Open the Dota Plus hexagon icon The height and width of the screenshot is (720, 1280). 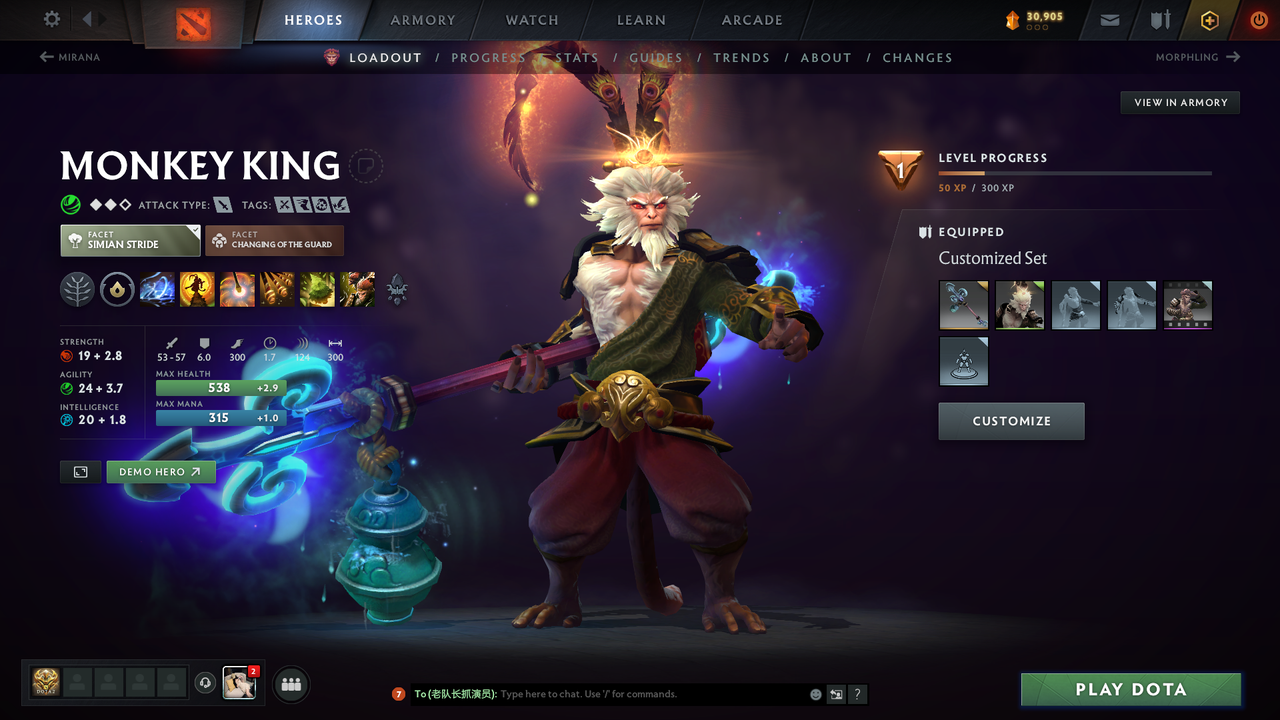click(x=1209, y=19)
